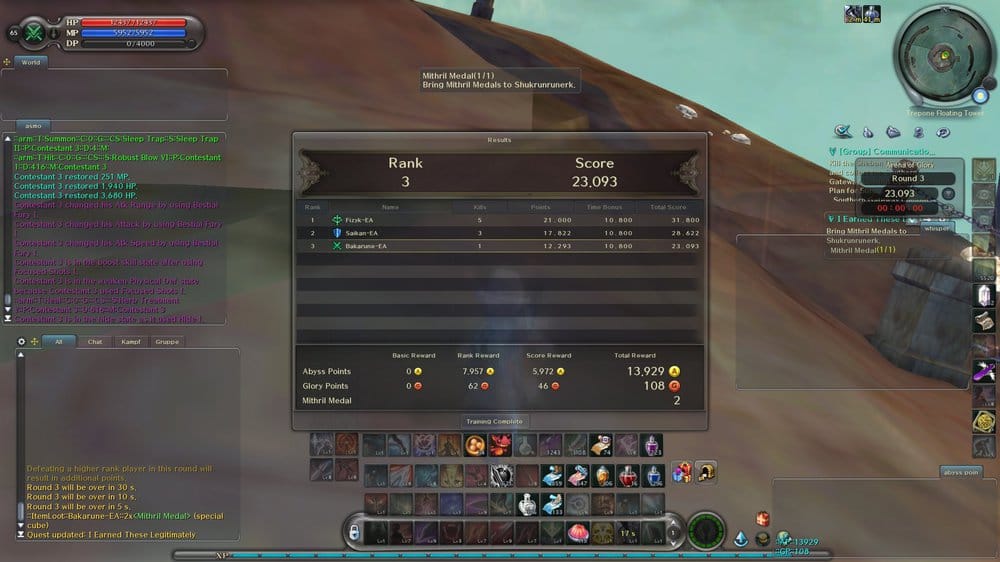The width and height of the screenshot is (1000, 562).
Task: Use the red jelly item slot
Action: coord(577,533)
